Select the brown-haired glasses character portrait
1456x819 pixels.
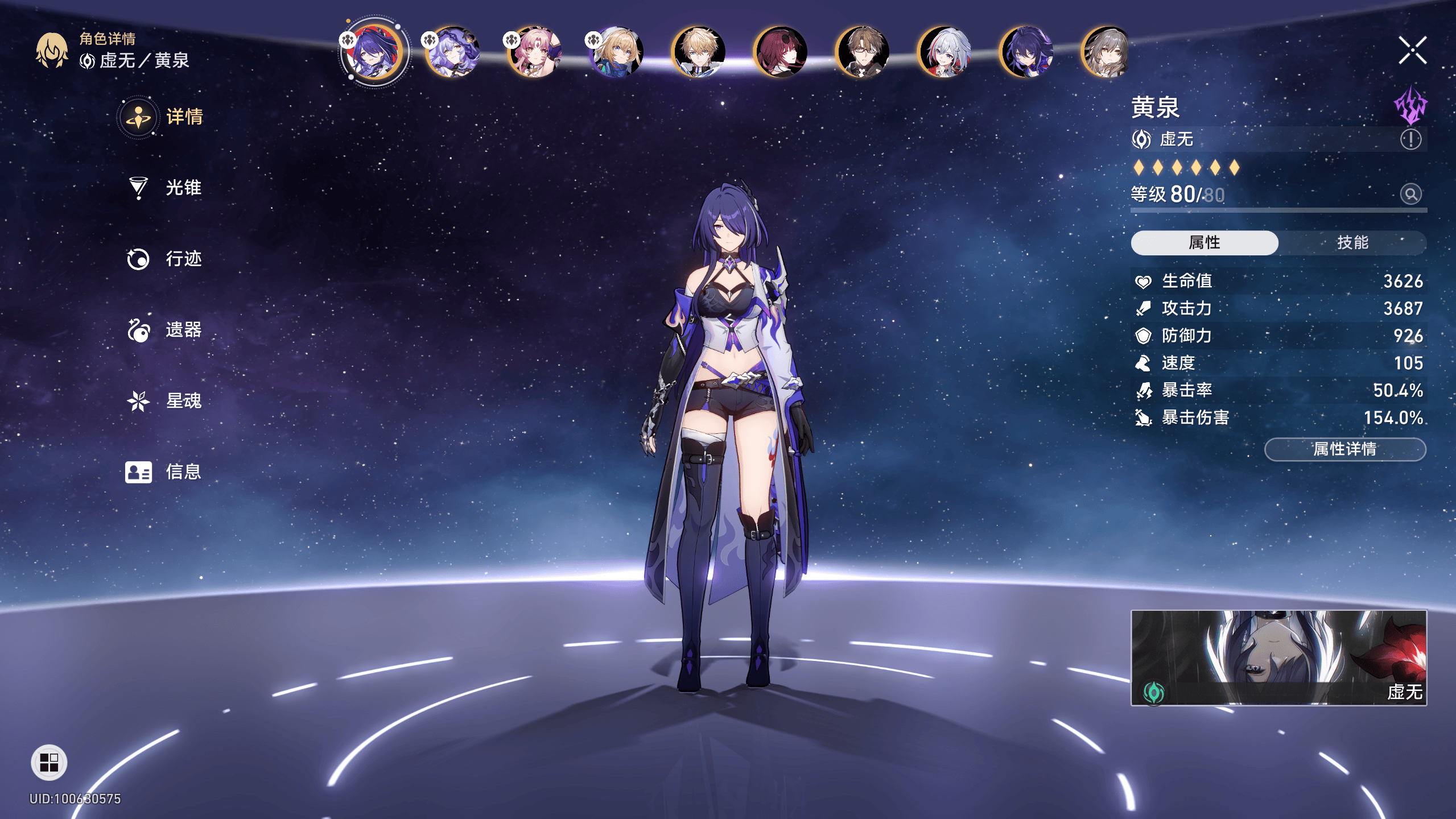click(863, 52)
